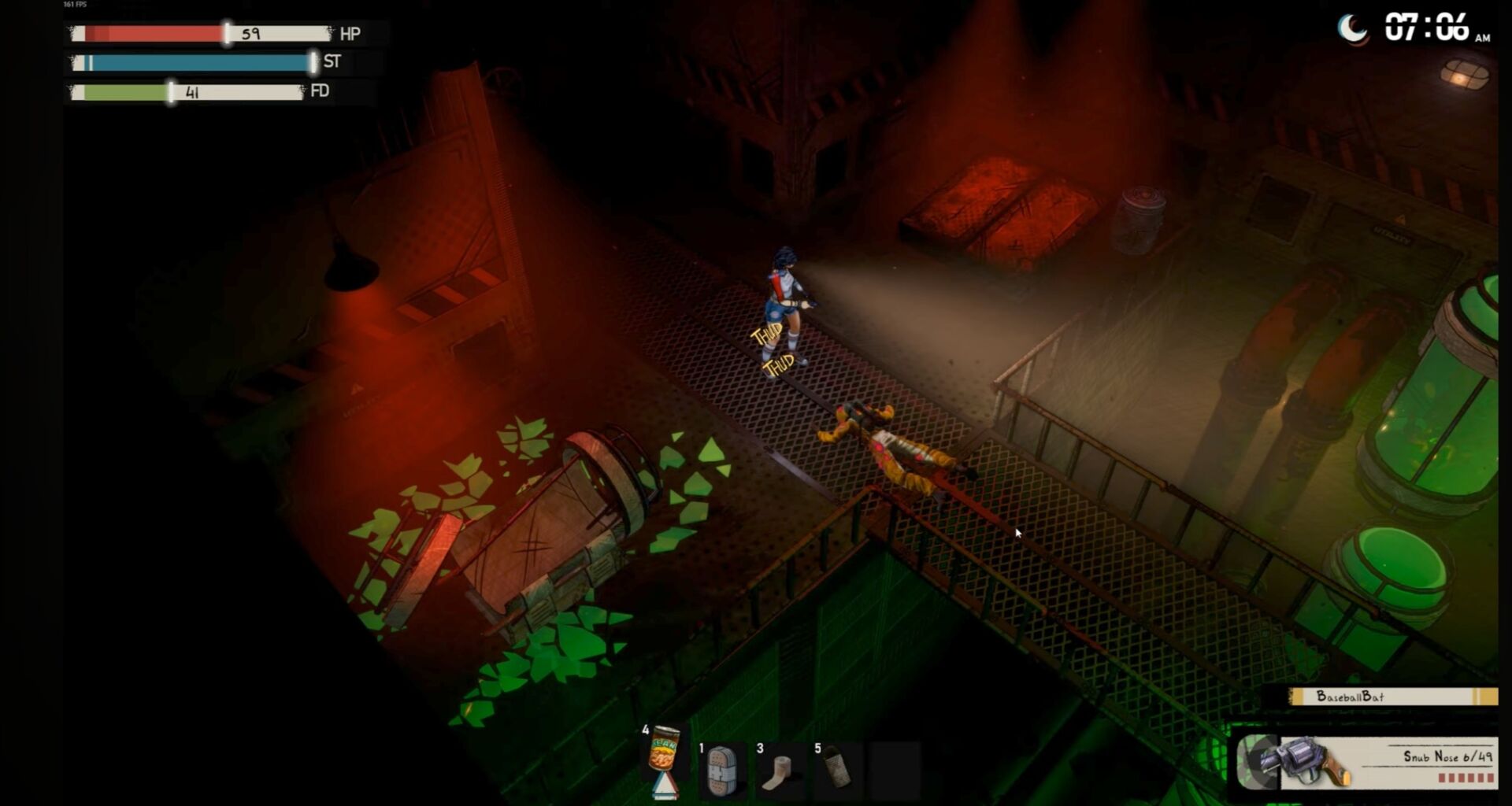Image resolution: width=1512 pixels, height=806 pixels.
Task: Choose the gauze roll hotbar slot
Action: coord(780,770)
